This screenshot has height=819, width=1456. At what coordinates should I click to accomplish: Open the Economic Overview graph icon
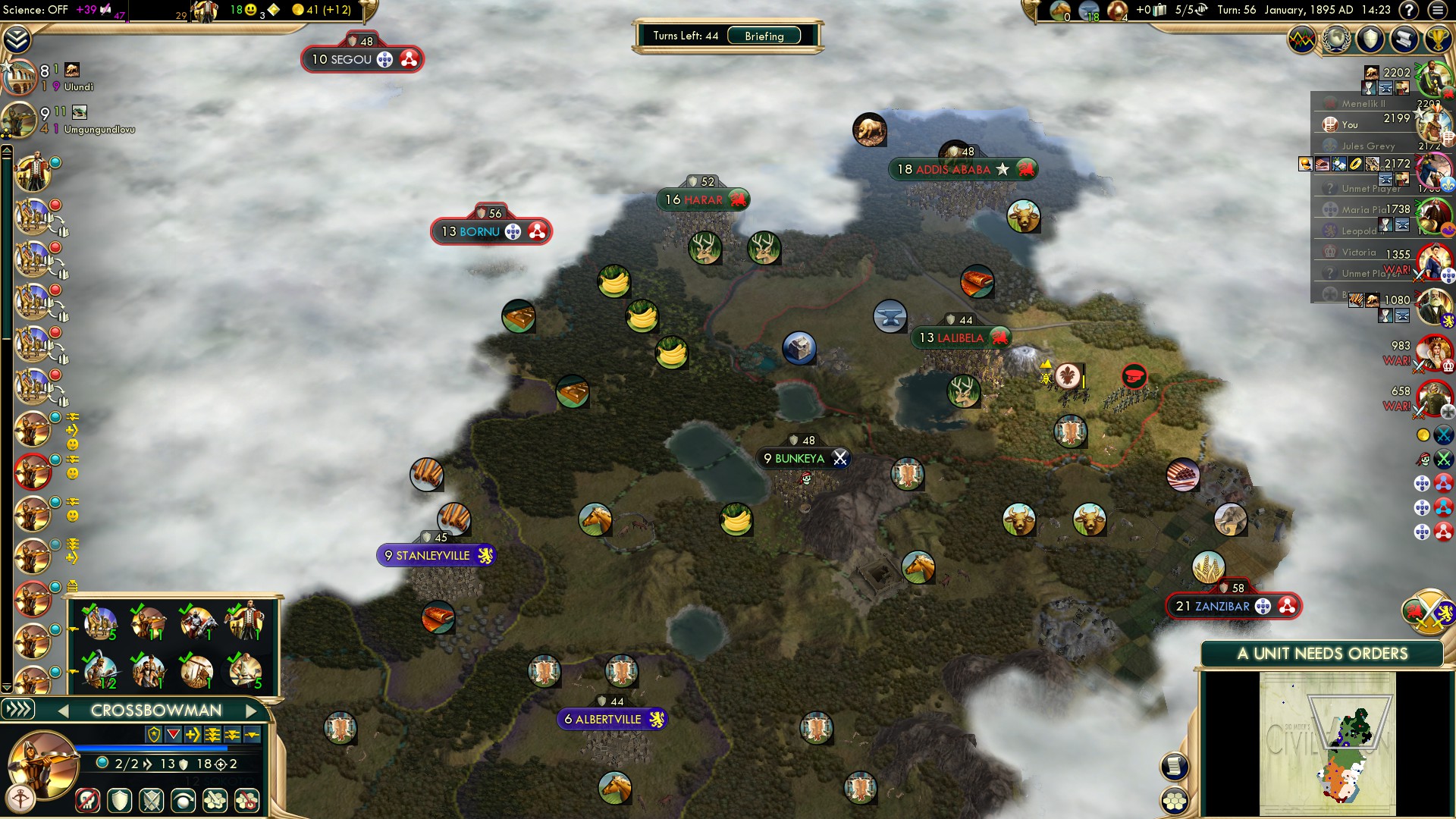click(1301, 39)
